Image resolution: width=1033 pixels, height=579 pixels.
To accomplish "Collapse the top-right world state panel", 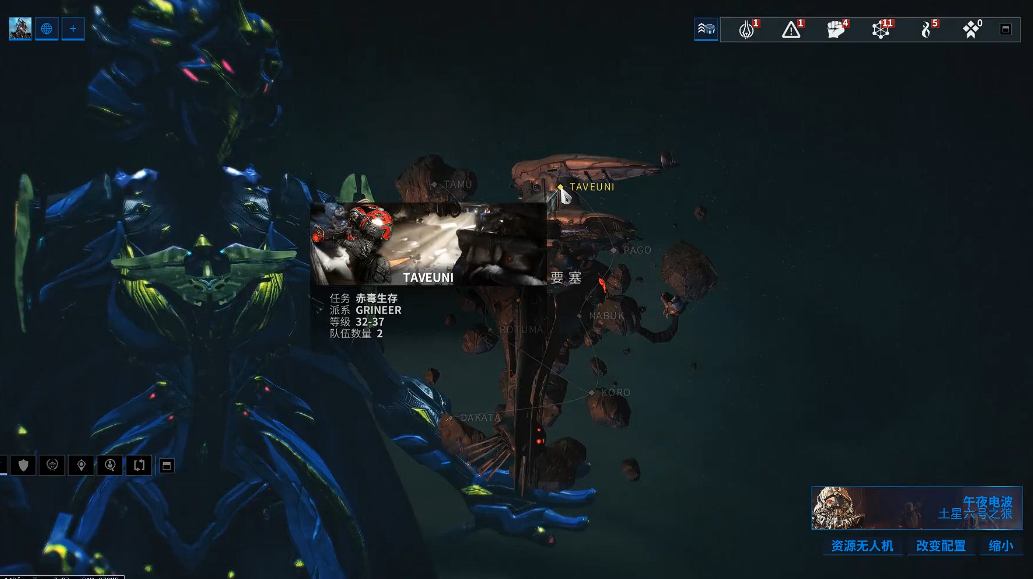I will coord(1006,30).
